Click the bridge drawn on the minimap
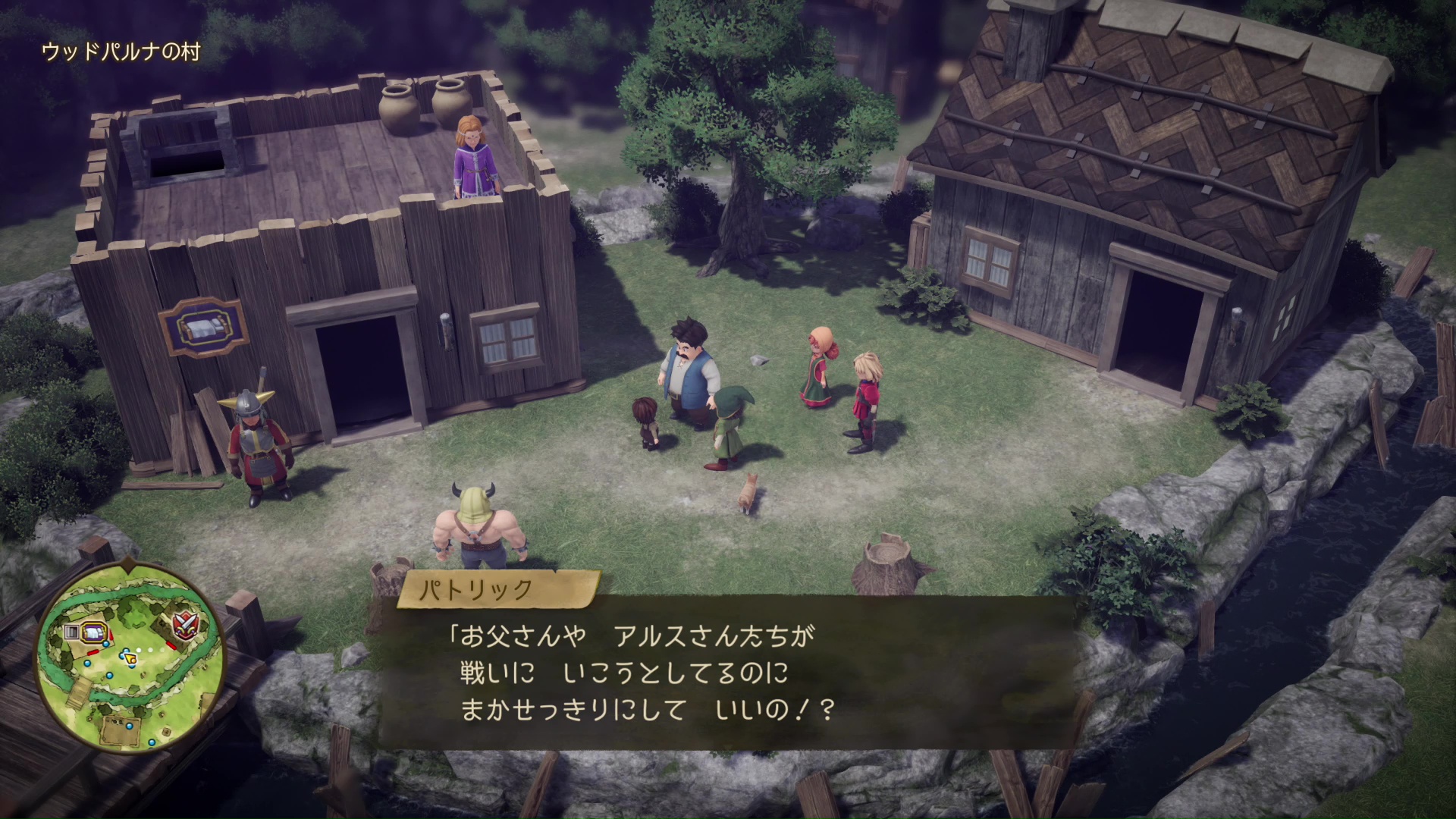1456x819 pixels. [80, 690]
